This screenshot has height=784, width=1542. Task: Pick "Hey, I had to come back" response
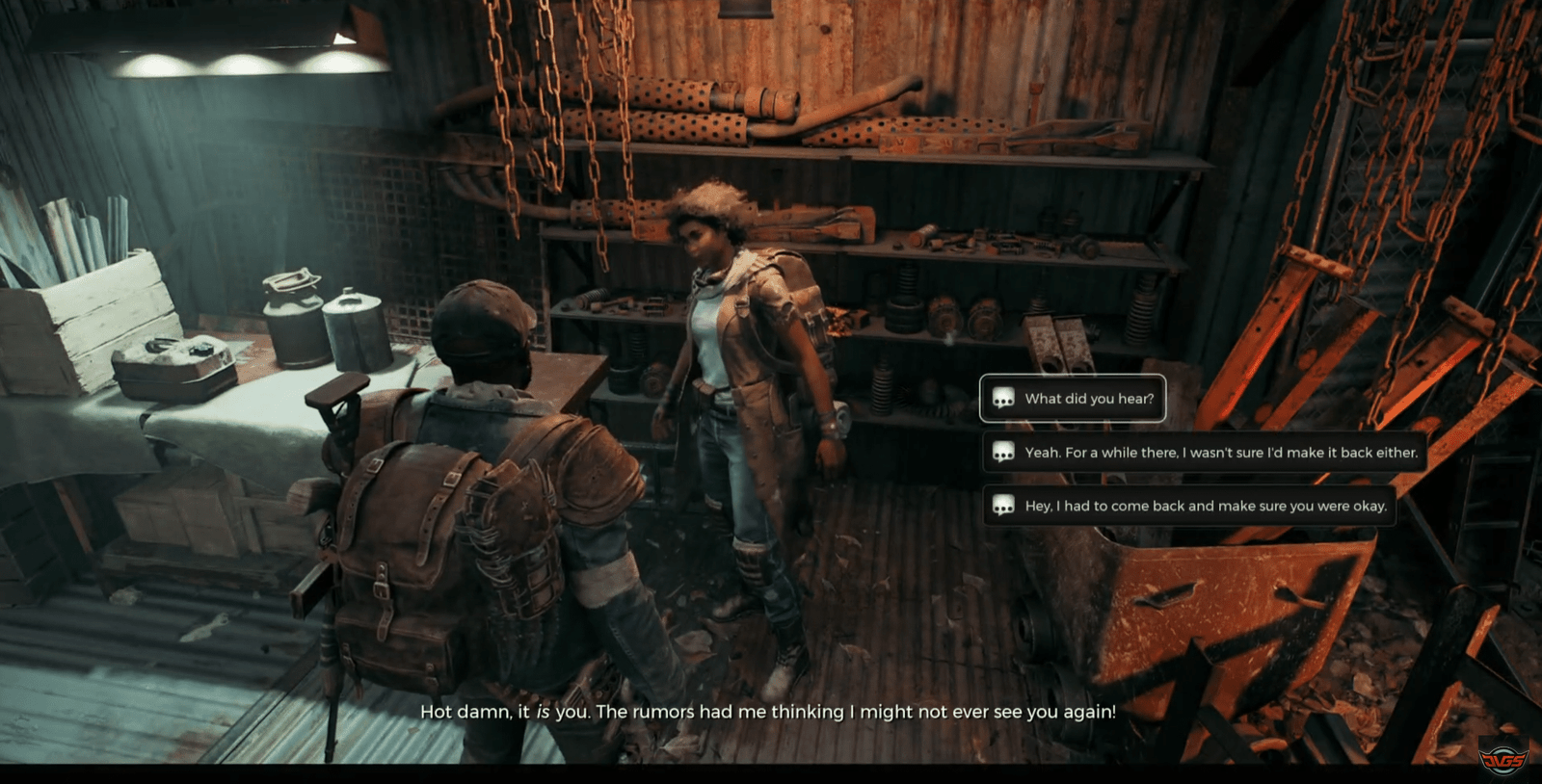tap(1189, 506)
